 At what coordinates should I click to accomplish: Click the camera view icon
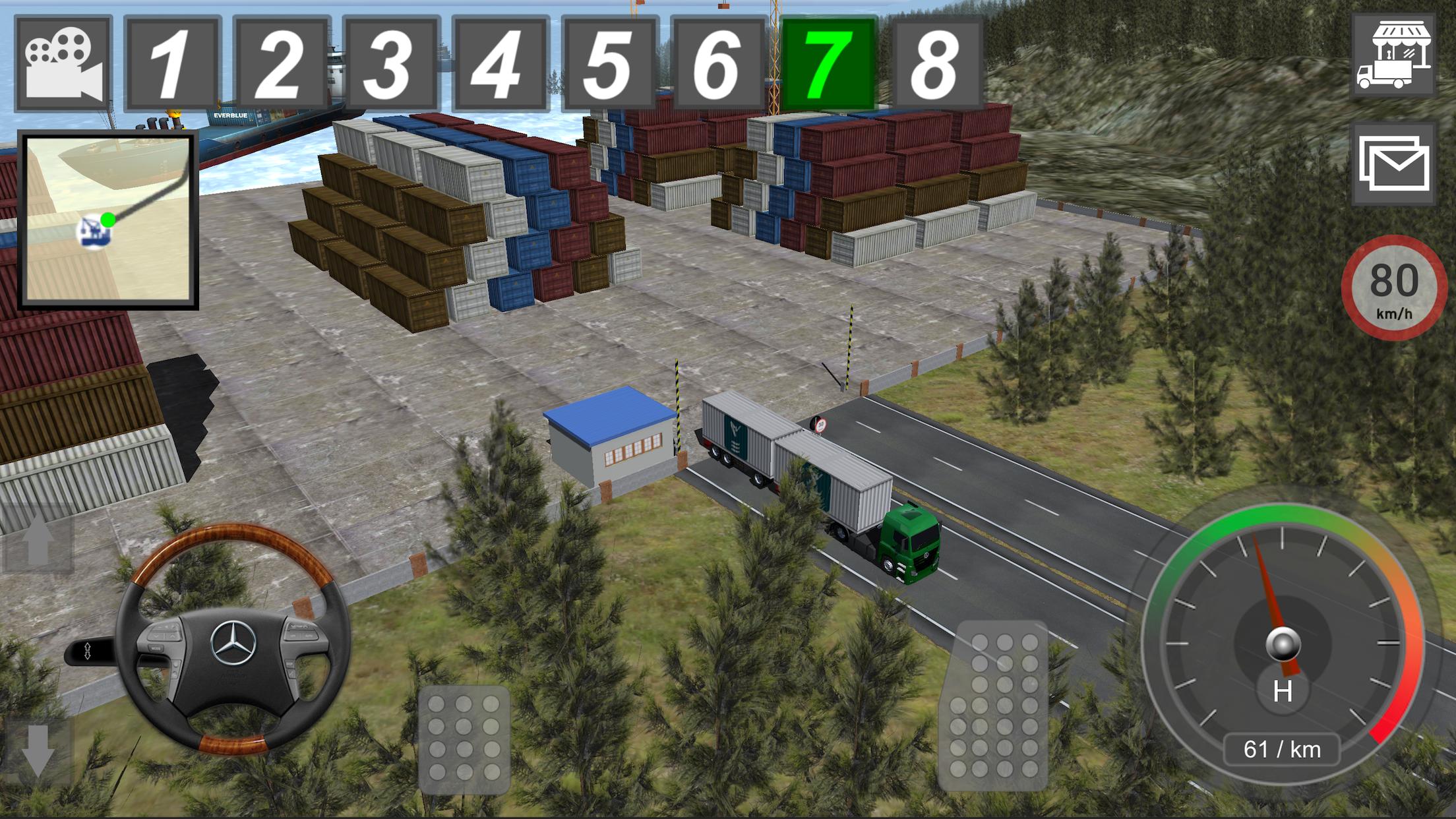point(63,59)
